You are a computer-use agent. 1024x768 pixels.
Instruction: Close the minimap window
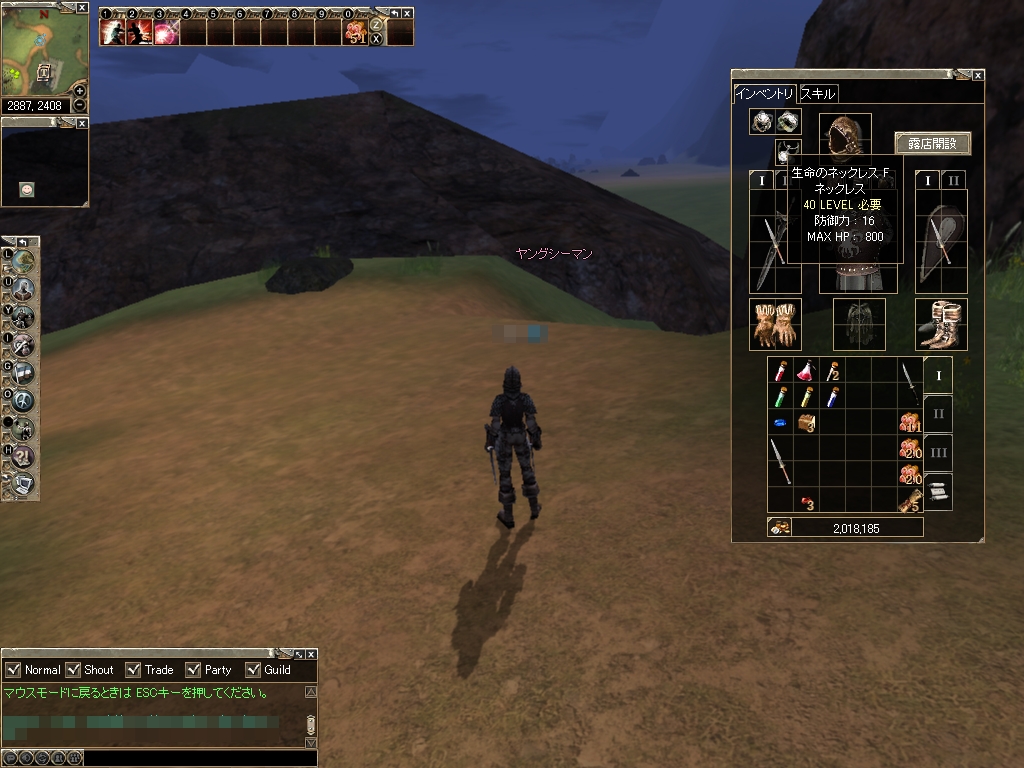(82, 6)
